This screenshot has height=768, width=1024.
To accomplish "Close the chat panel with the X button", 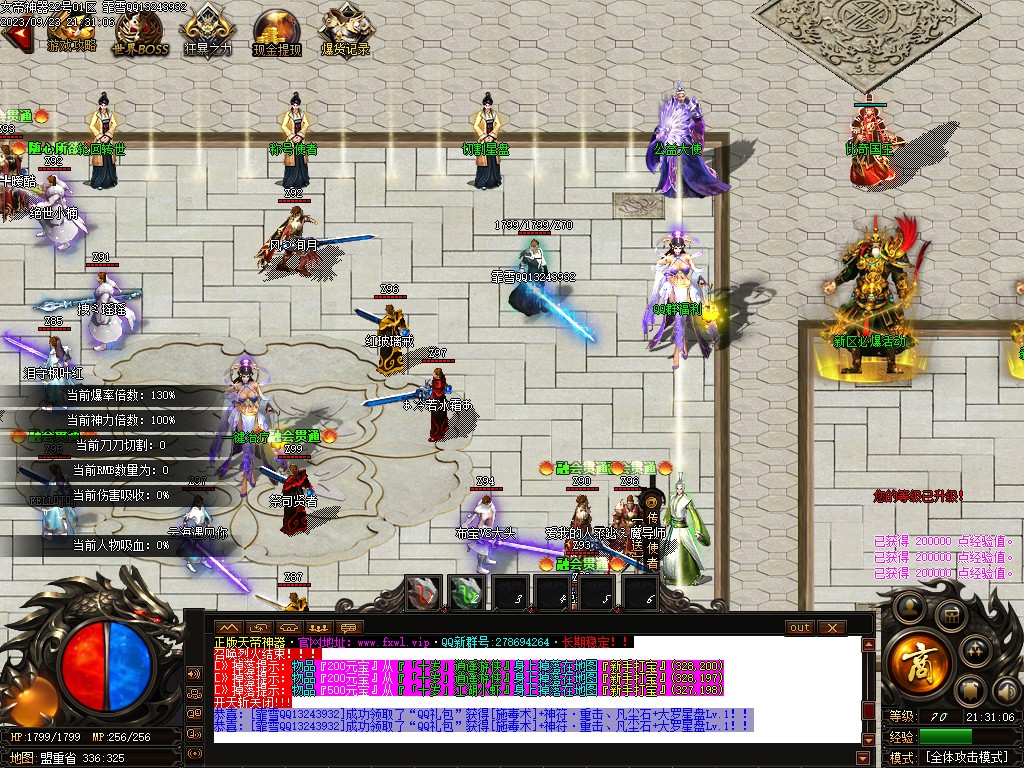I will click(x=831, y=628).
